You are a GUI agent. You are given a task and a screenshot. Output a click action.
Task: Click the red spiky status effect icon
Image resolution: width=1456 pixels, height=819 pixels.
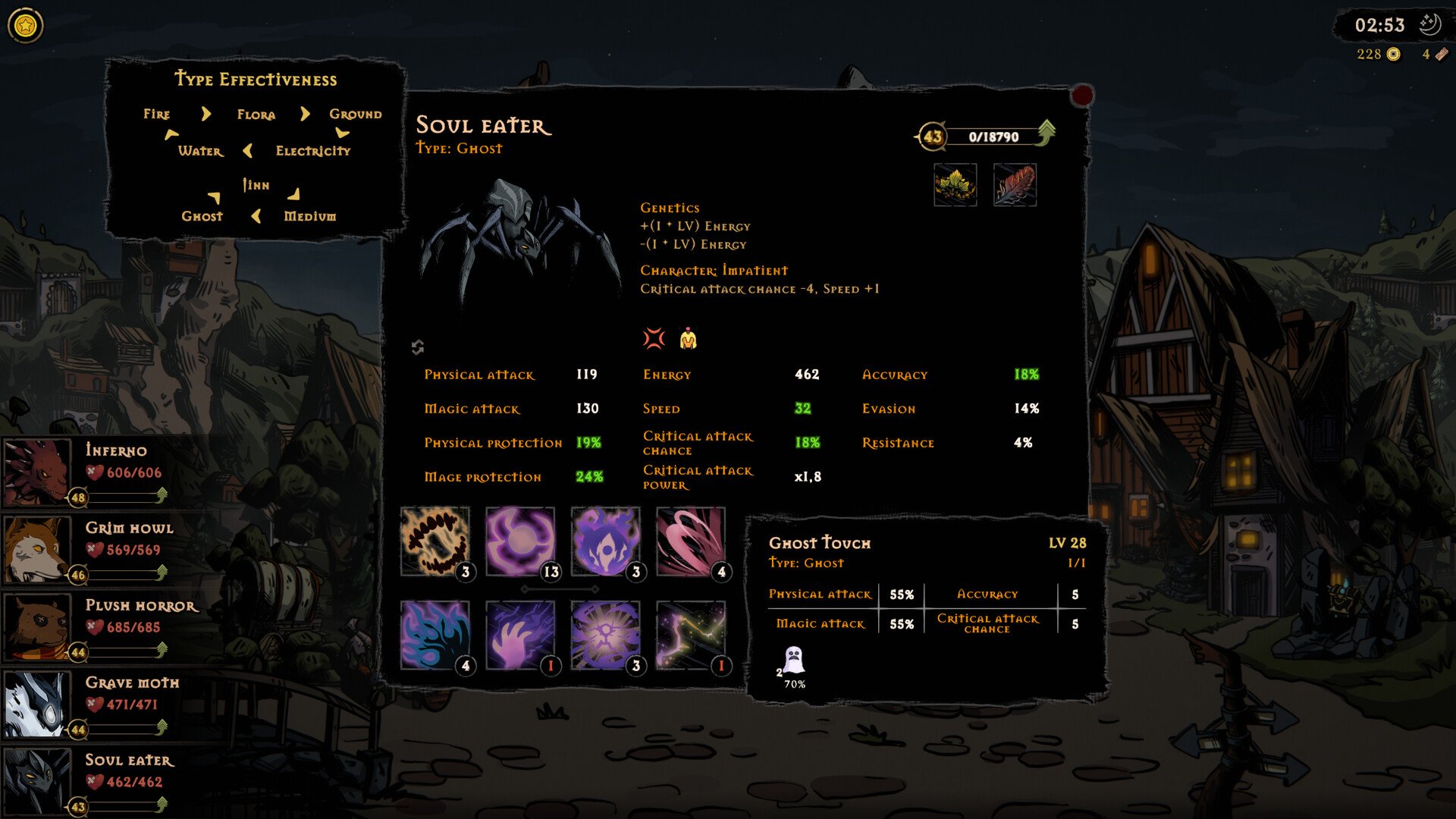pos(654,338)
